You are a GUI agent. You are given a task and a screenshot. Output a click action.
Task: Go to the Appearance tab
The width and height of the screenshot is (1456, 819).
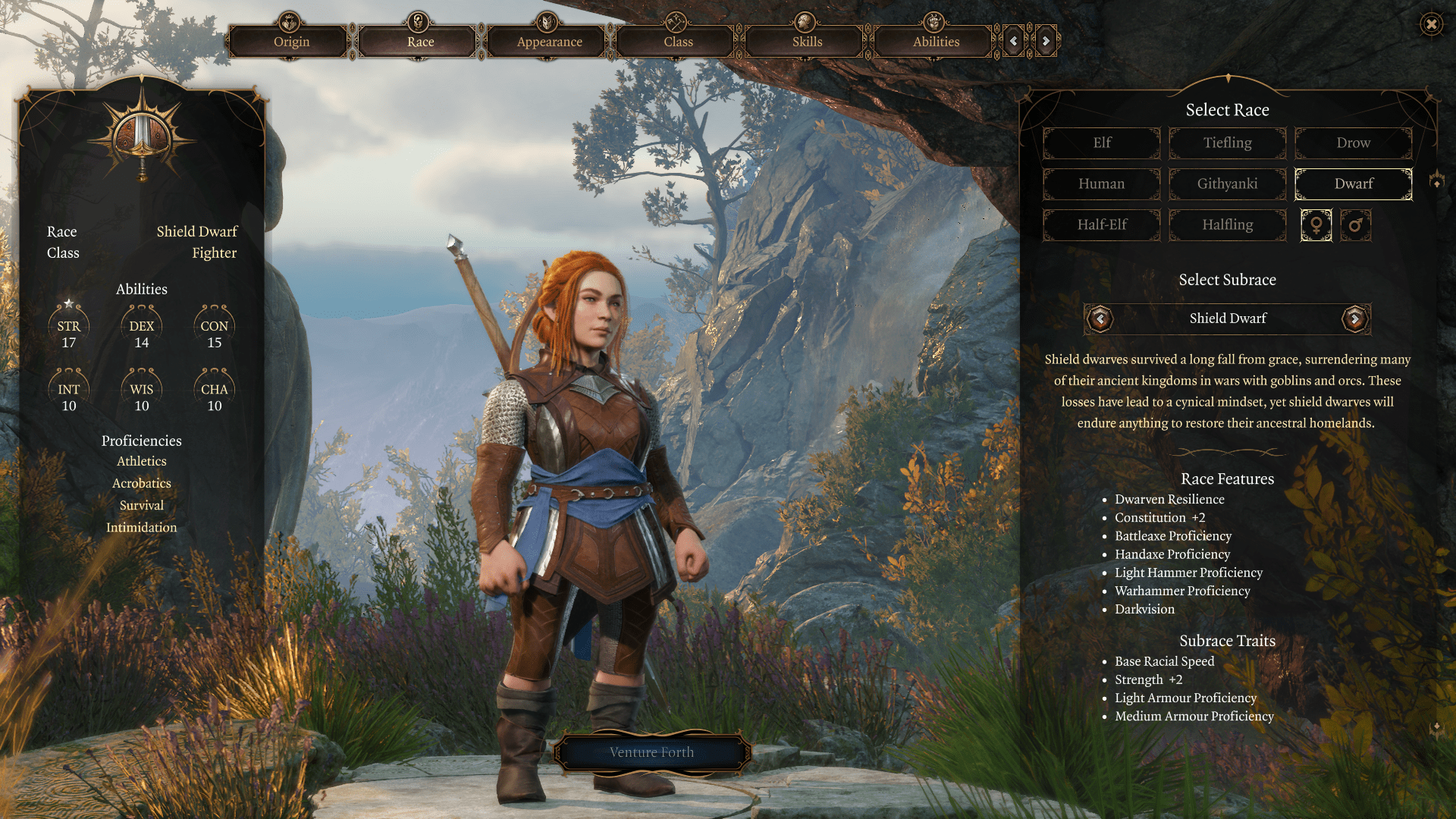[x=549, y=42]
